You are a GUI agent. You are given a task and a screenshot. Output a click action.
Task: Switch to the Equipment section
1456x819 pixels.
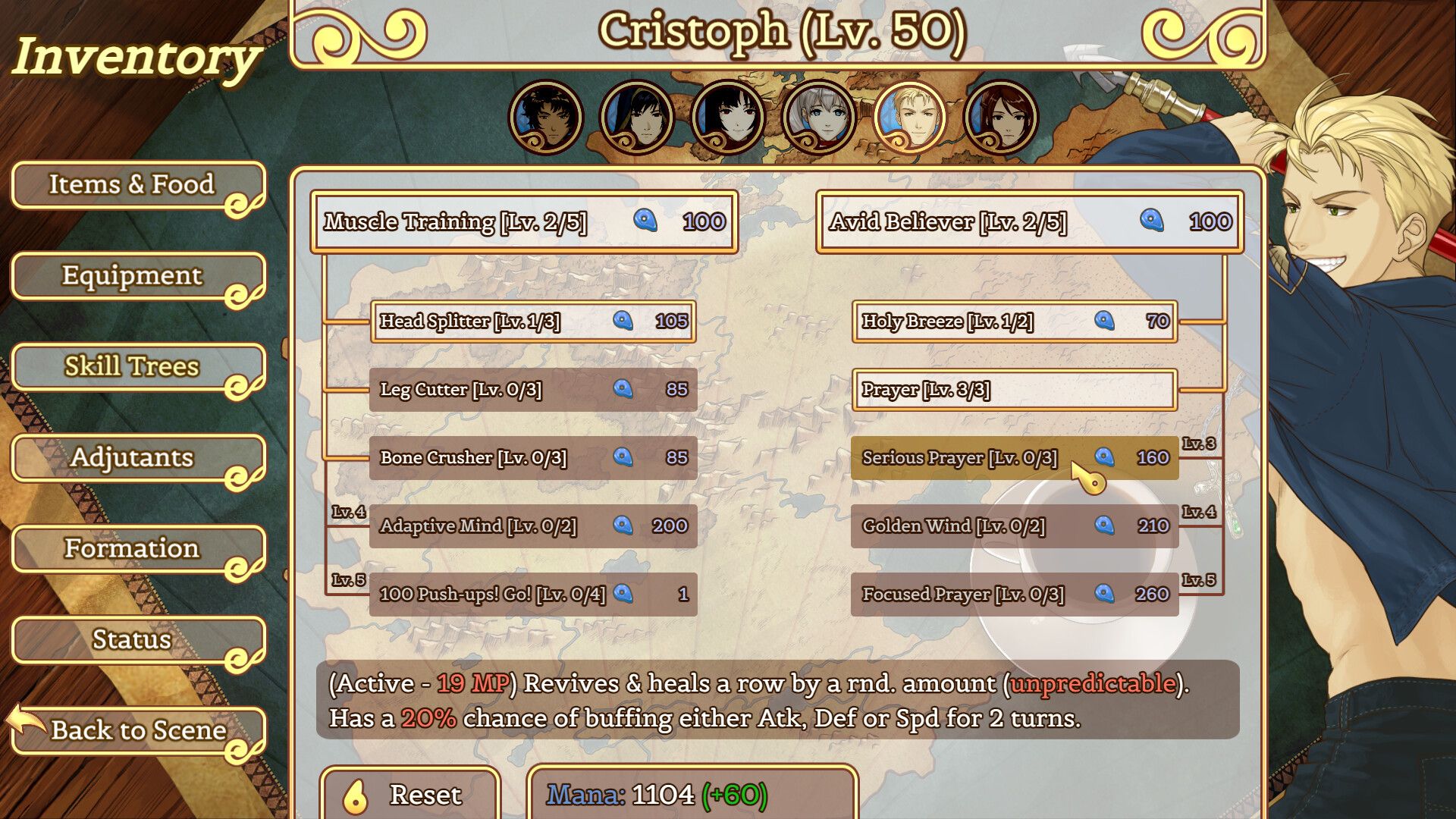tap(132, 276)
